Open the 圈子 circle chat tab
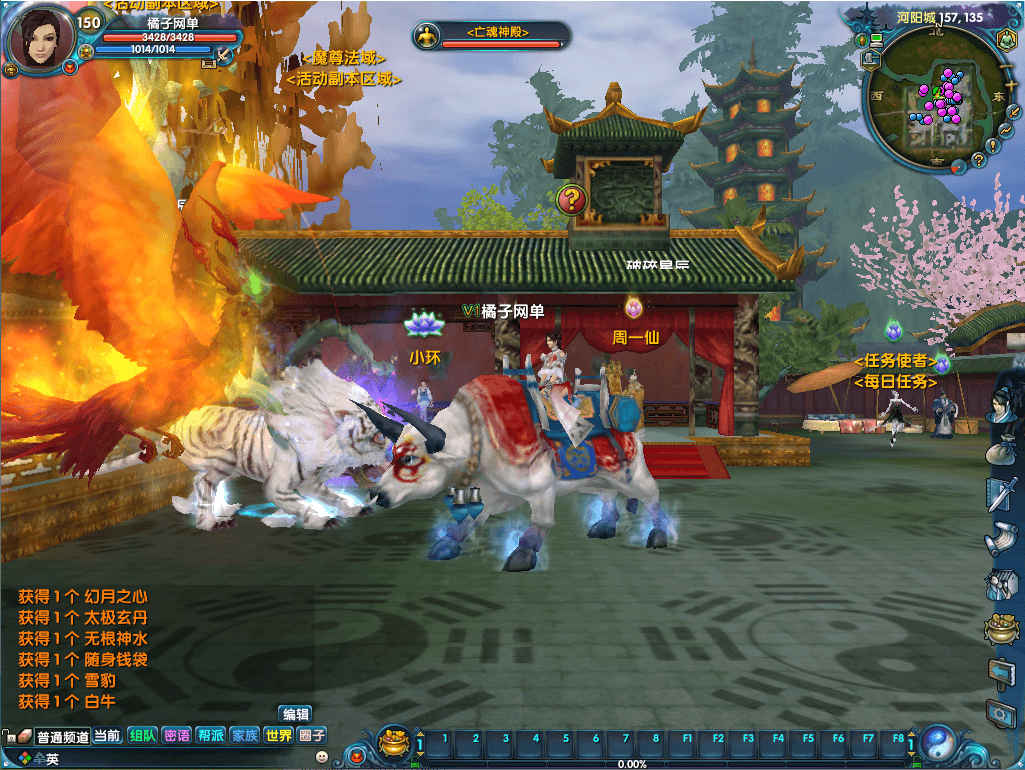 coord(313,736)
